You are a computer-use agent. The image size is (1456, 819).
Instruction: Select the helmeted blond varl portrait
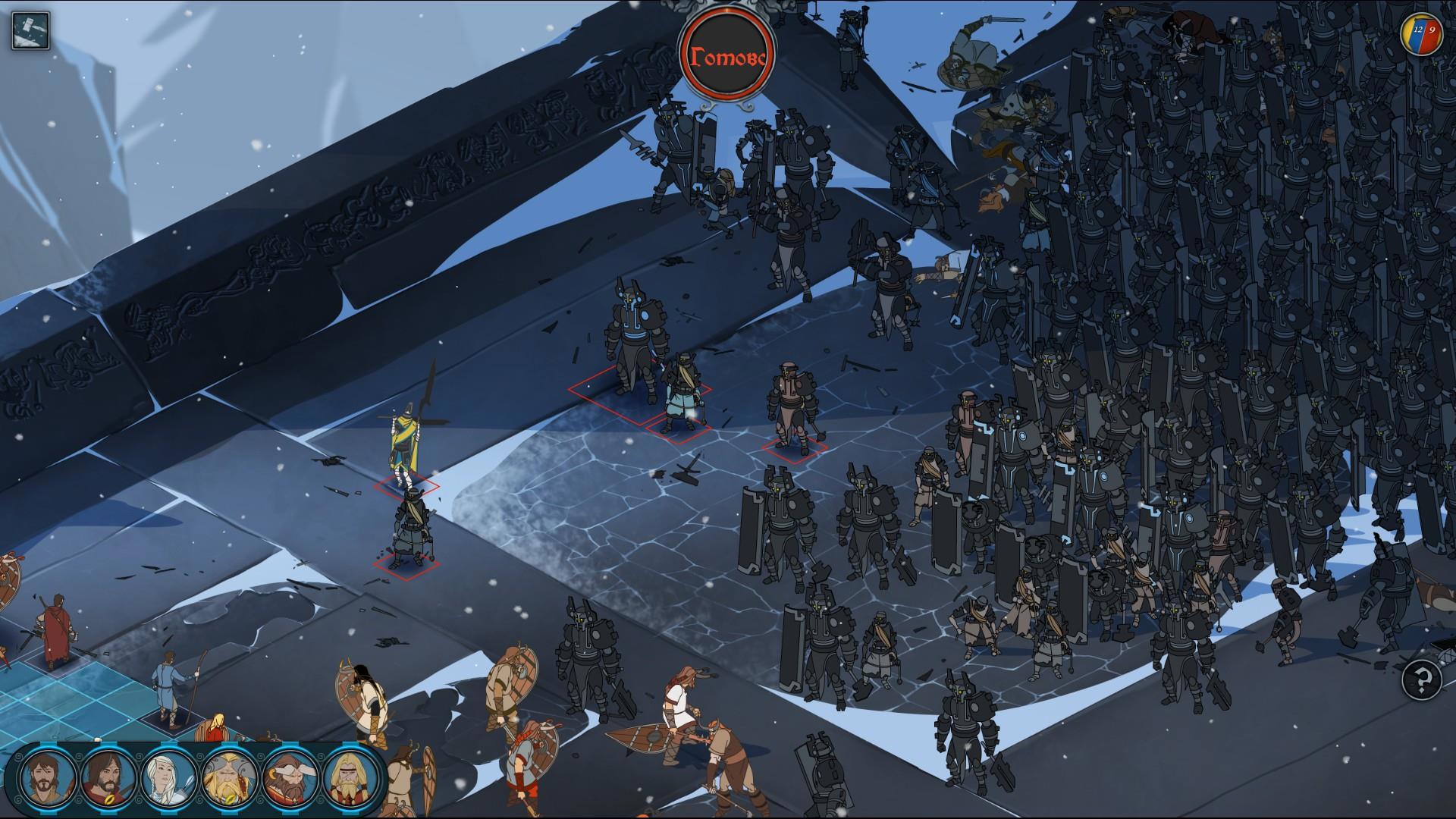[229, 780]
